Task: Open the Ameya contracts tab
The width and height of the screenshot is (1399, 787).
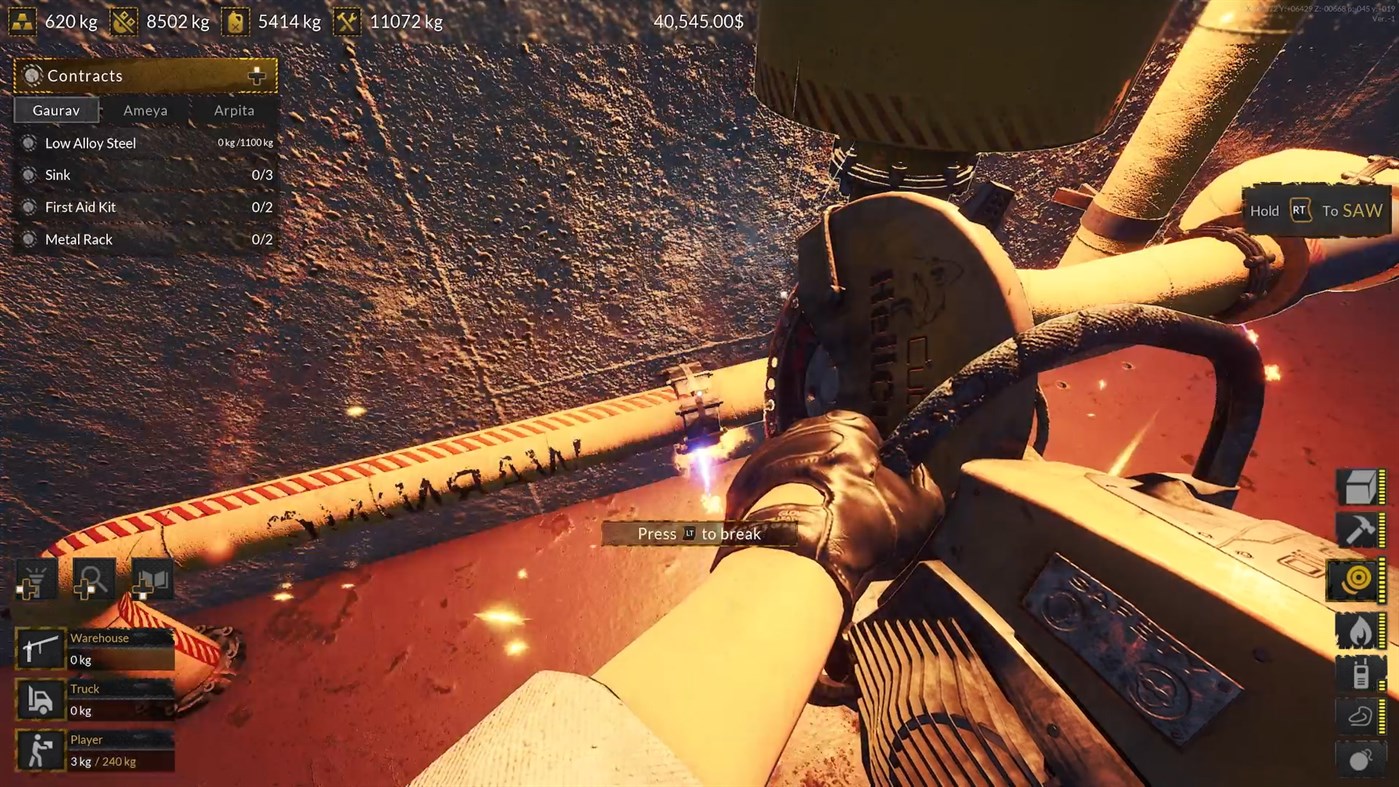Action: coord(145,110)
